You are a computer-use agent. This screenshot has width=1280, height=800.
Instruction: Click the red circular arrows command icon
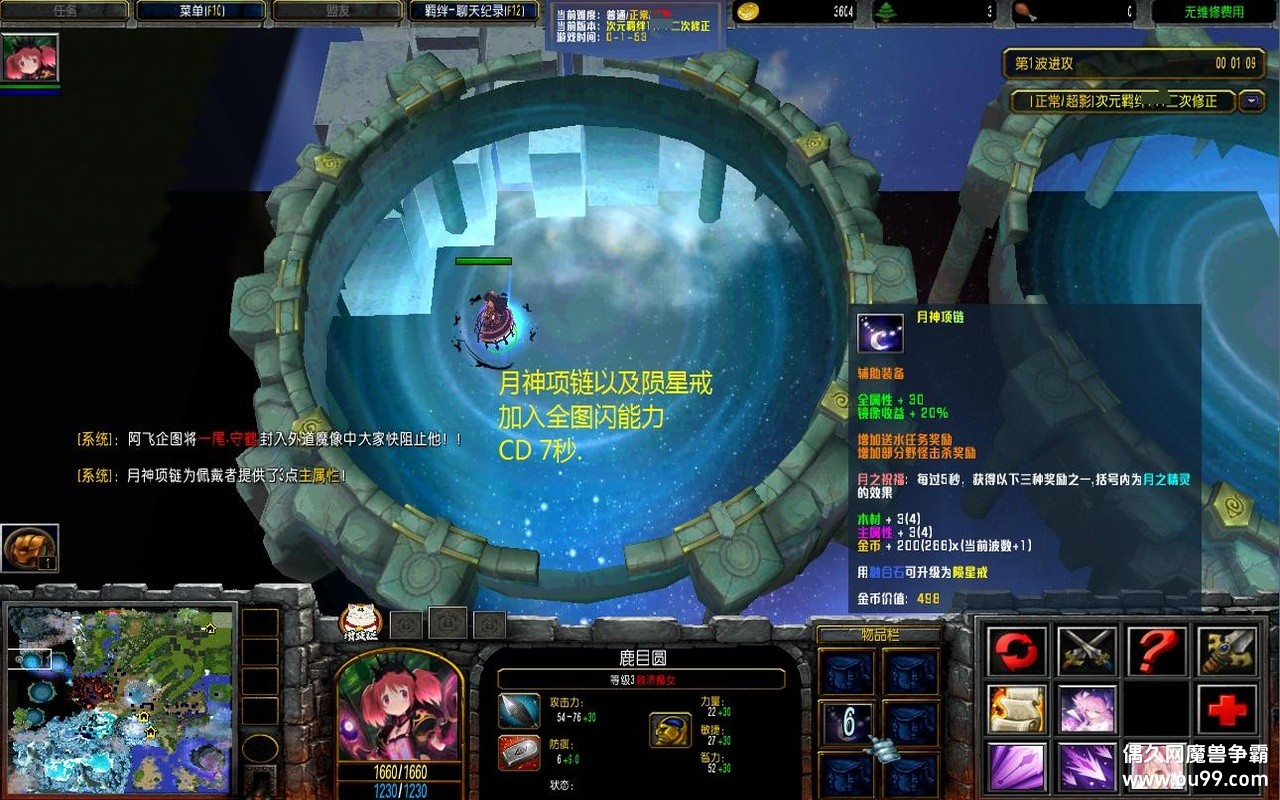click(1017, 652)
